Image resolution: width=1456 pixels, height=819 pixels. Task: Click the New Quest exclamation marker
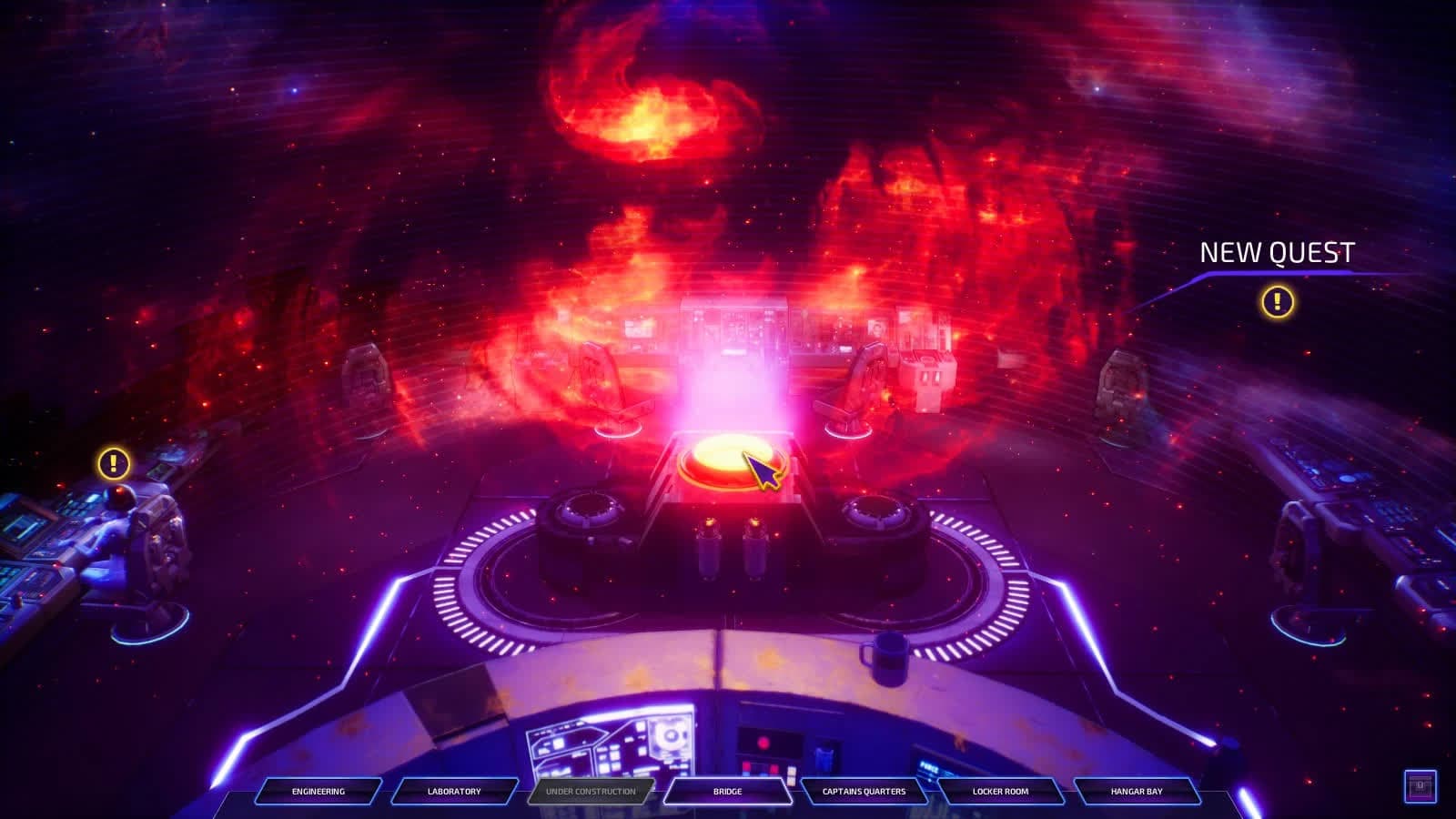pyautogui.click(x=1277, y=301)
